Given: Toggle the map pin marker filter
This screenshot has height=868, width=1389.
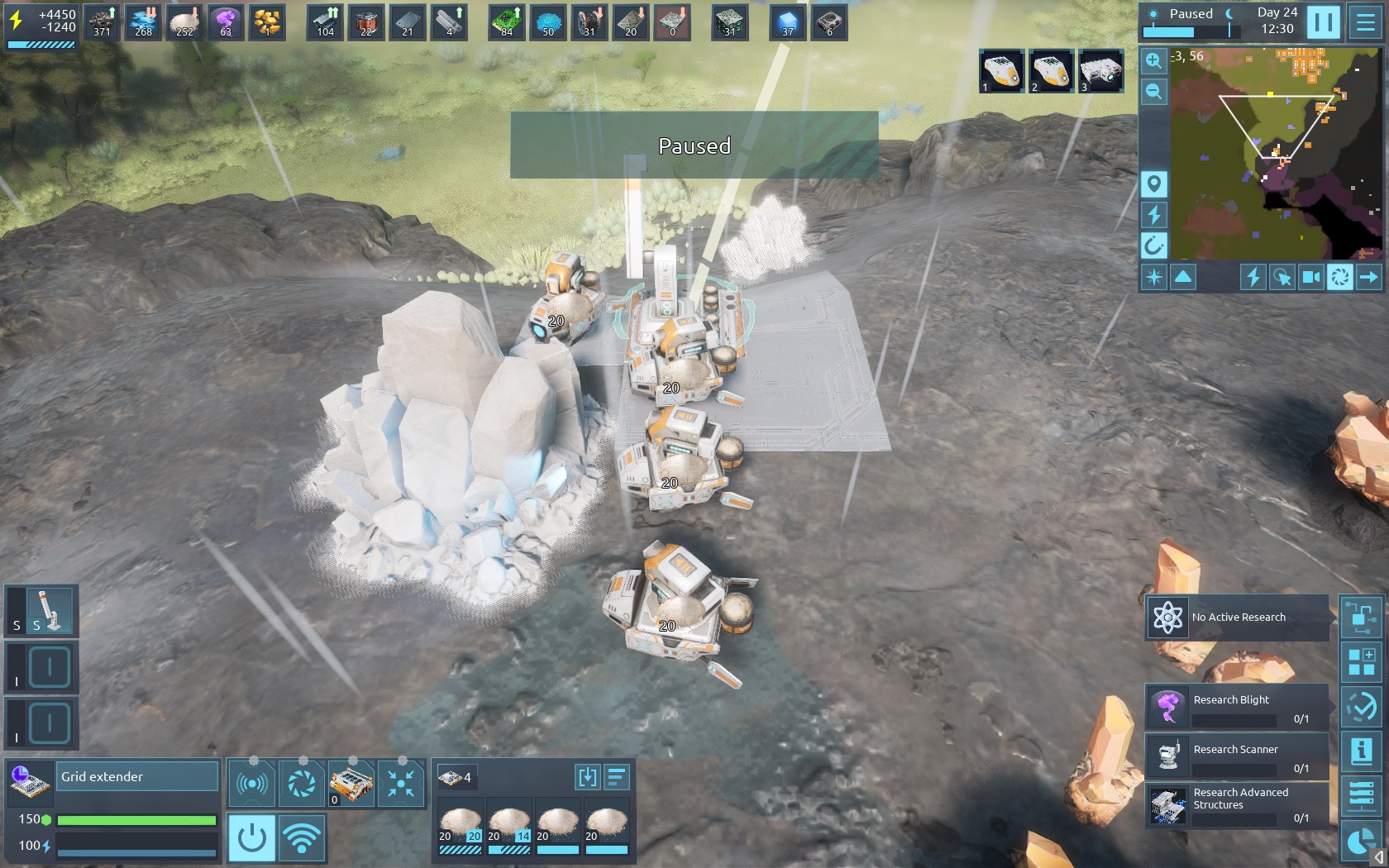Looking at the screenshot, I should coord(1154,184).
